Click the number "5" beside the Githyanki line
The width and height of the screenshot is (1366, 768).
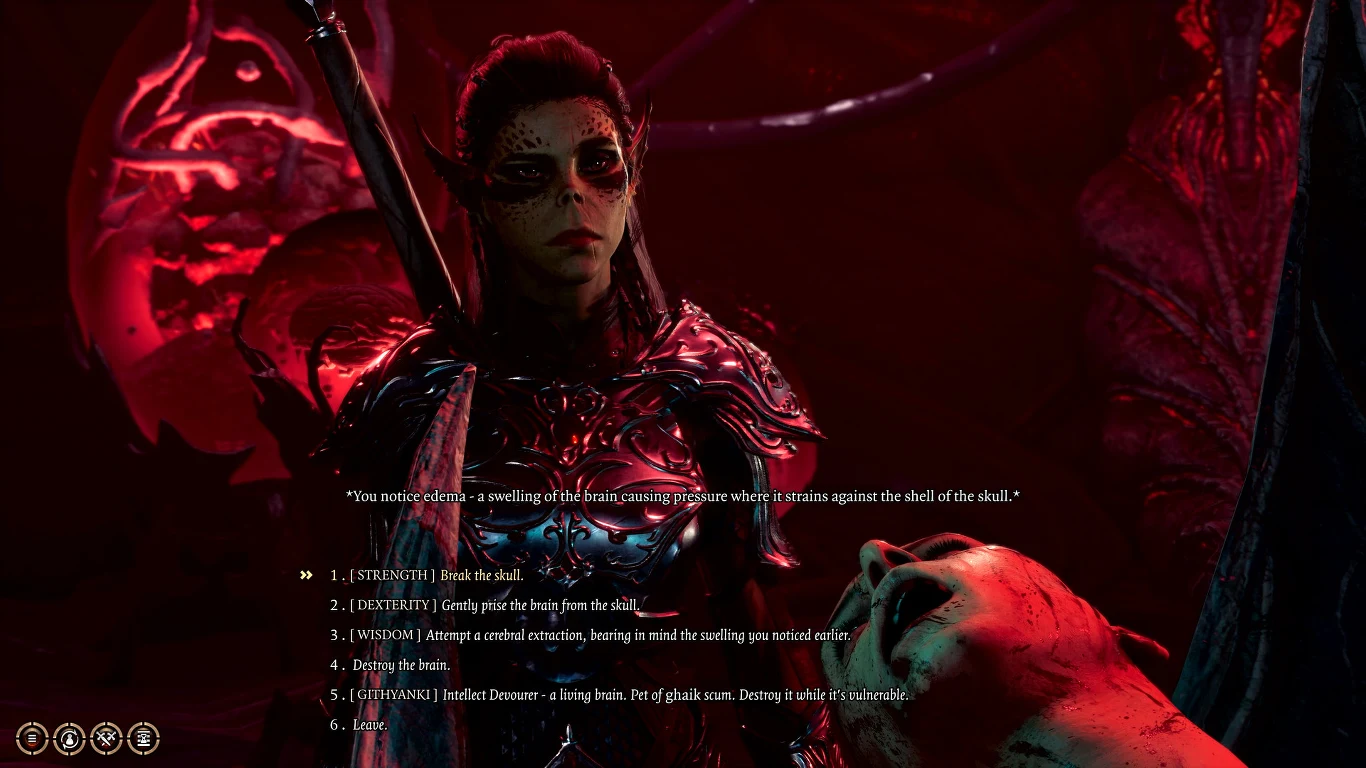335,695
